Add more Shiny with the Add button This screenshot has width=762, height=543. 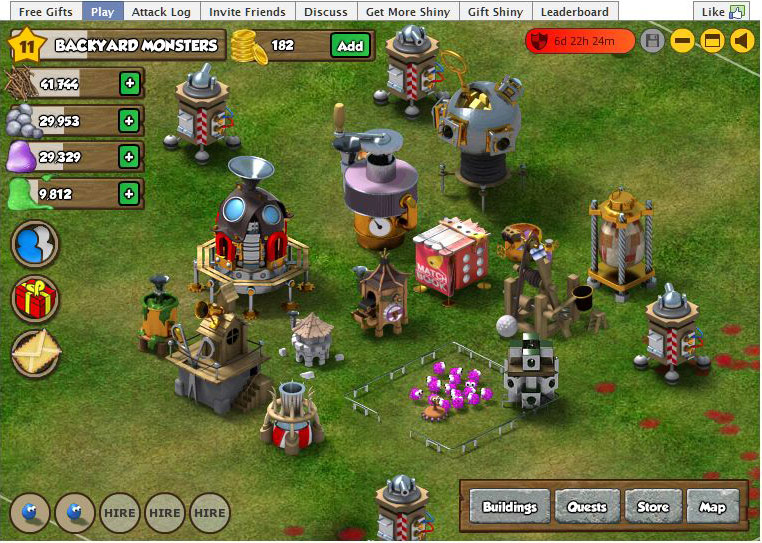pos(350,45)
